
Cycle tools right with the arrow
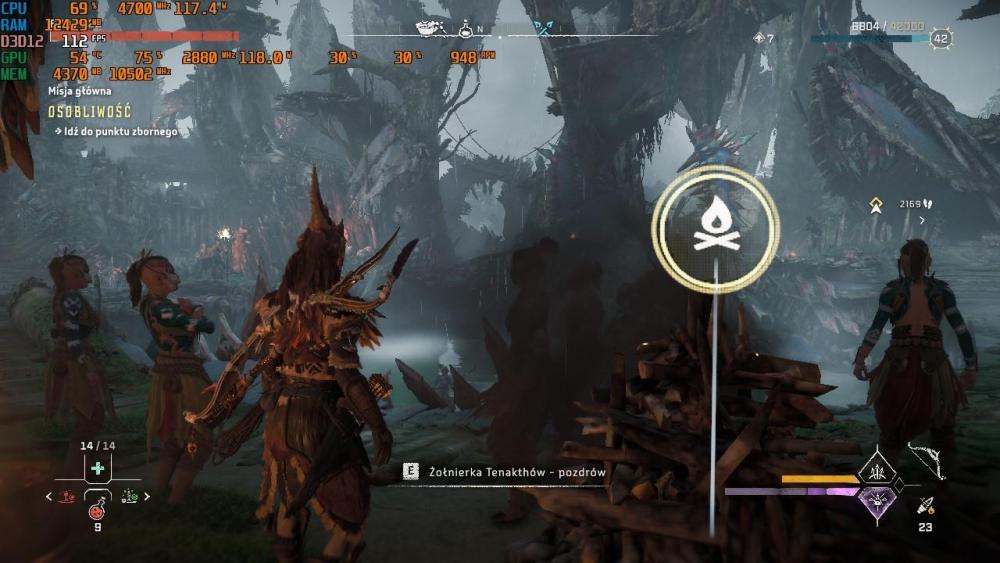pos(147,496)
